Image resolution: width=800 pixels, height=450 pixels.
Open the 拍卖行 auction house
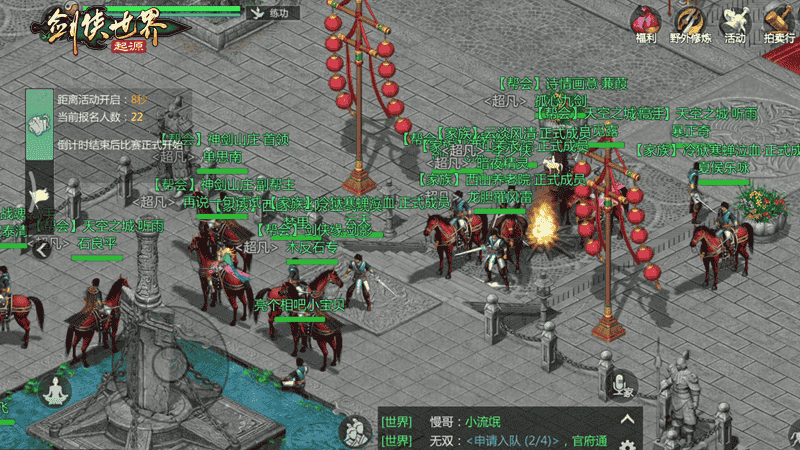click(780, 22)
